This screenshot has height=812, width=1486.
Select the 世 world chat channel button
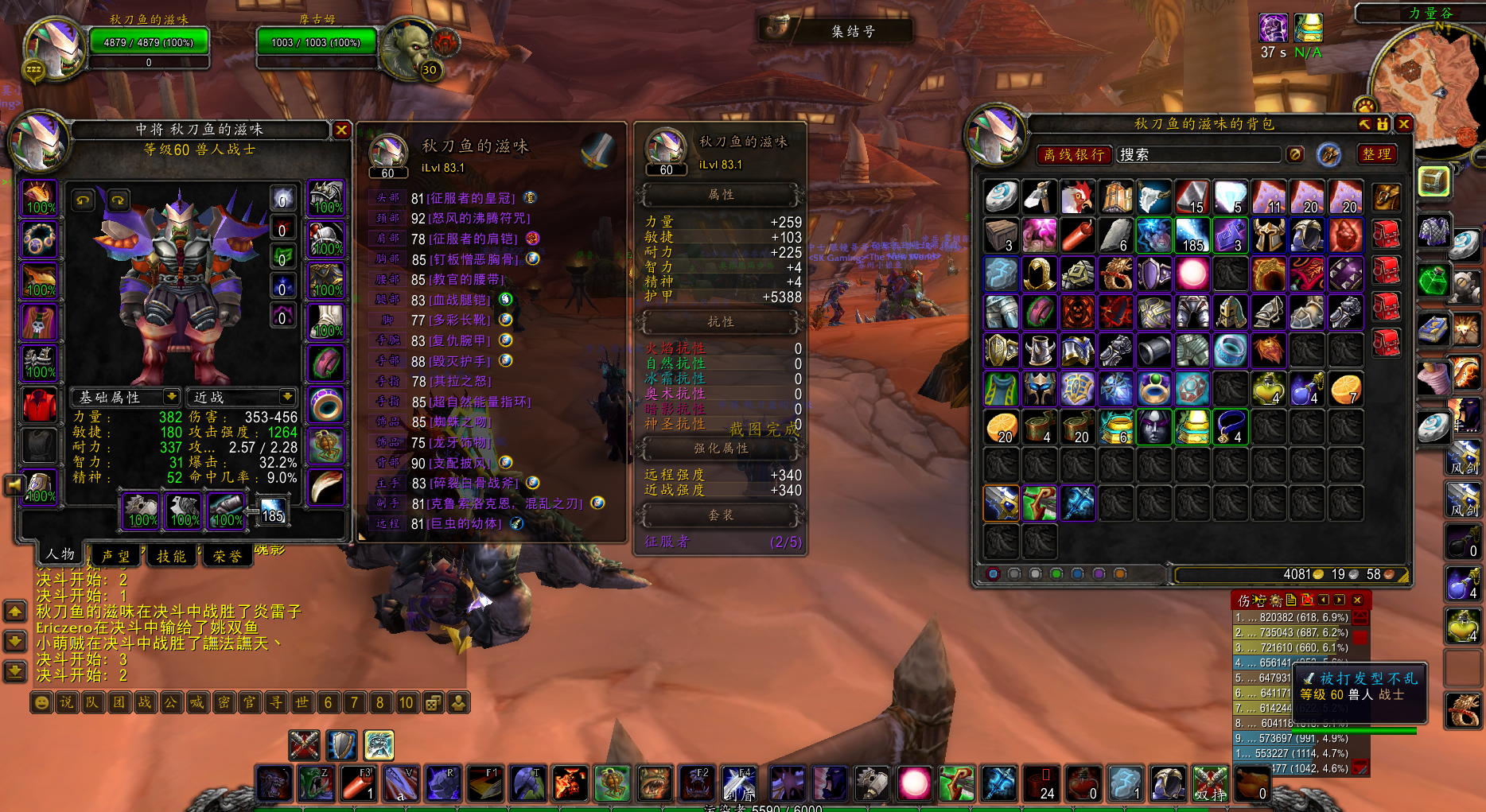point(301,702)
